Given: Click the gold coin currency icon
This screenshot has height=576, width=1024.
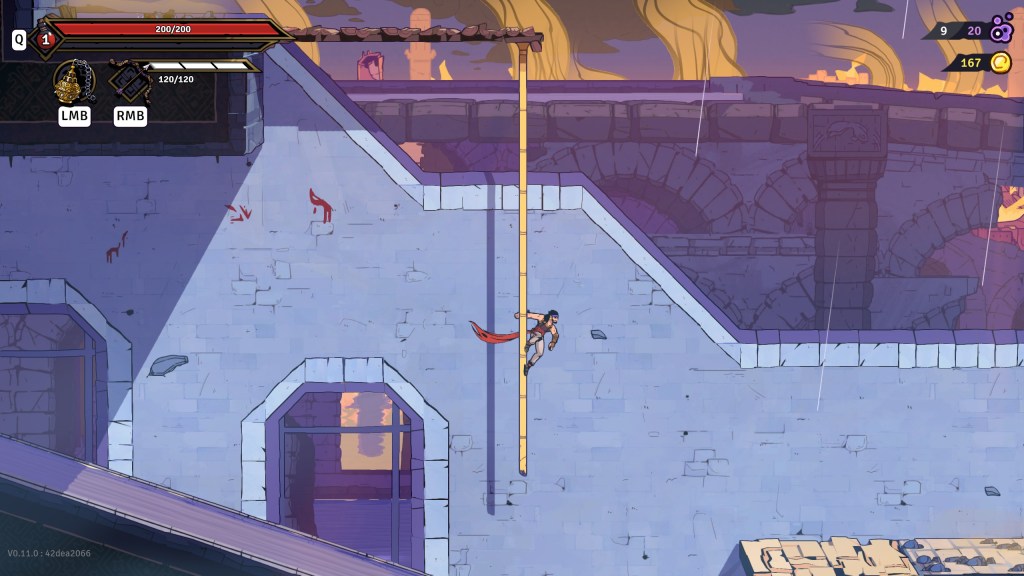Looking at the screenshot, I should (x=1000, y=63).
